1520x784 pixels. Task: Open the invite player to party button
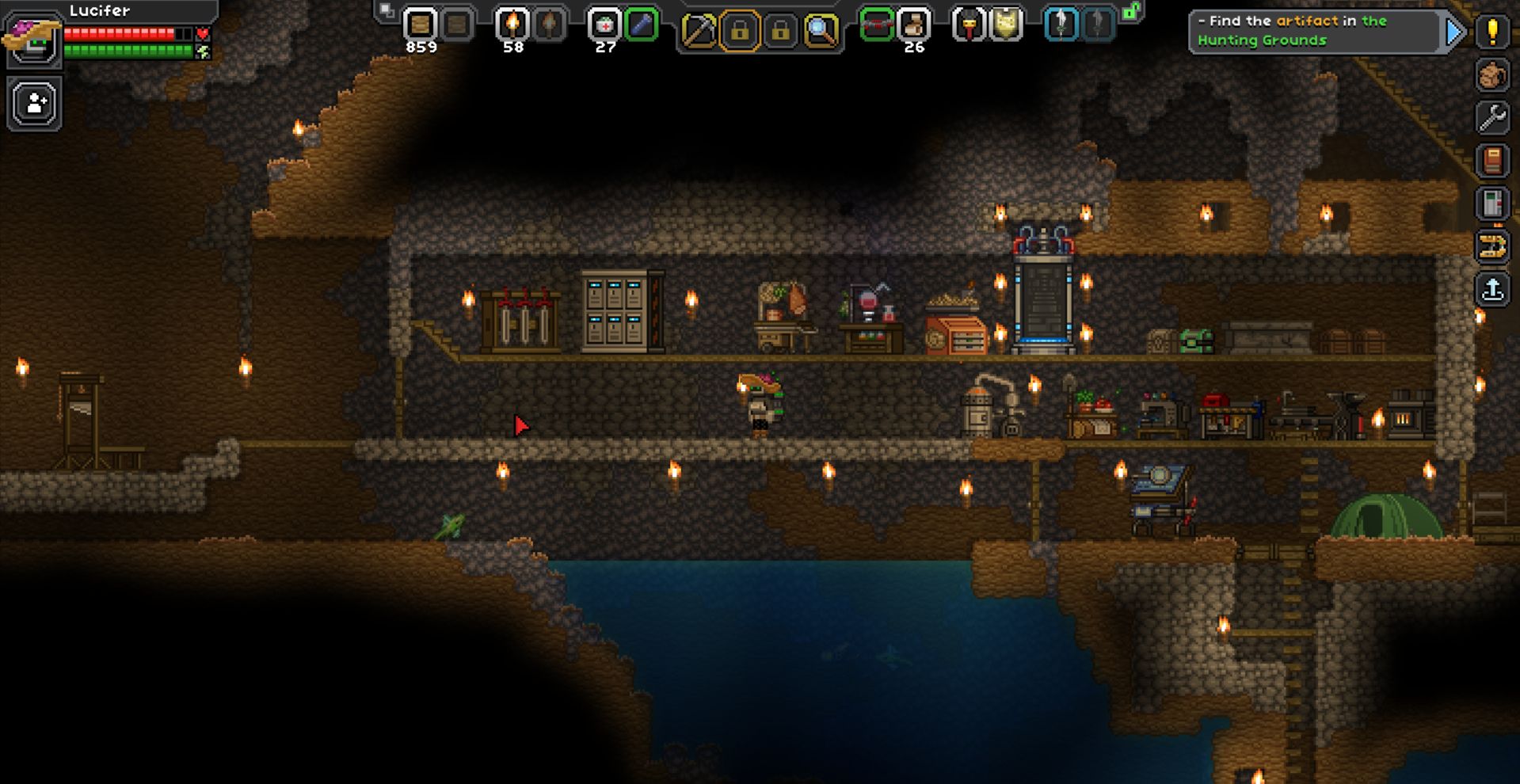[x=35, y=104]
